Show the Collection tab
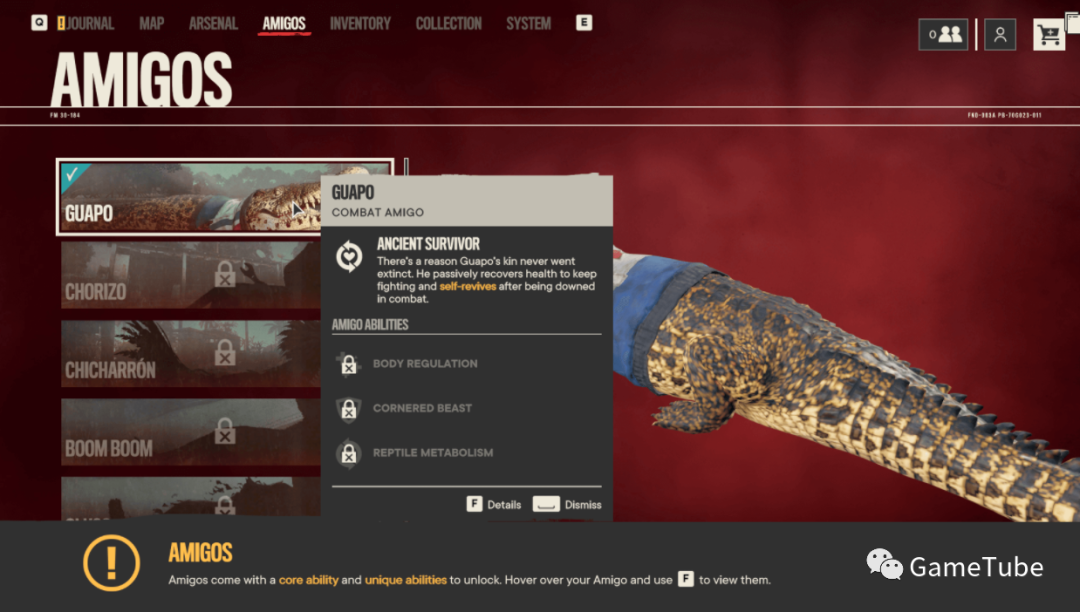 tap(449, 23)
